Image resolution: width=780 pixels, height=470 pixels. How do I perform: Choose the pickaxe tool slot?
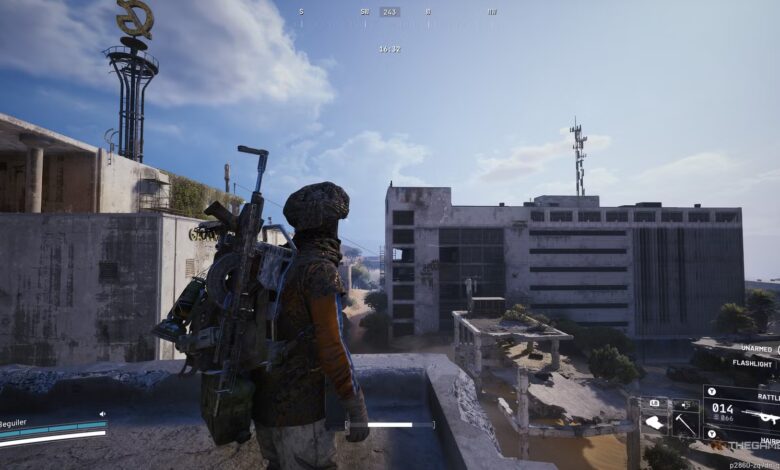685,423
